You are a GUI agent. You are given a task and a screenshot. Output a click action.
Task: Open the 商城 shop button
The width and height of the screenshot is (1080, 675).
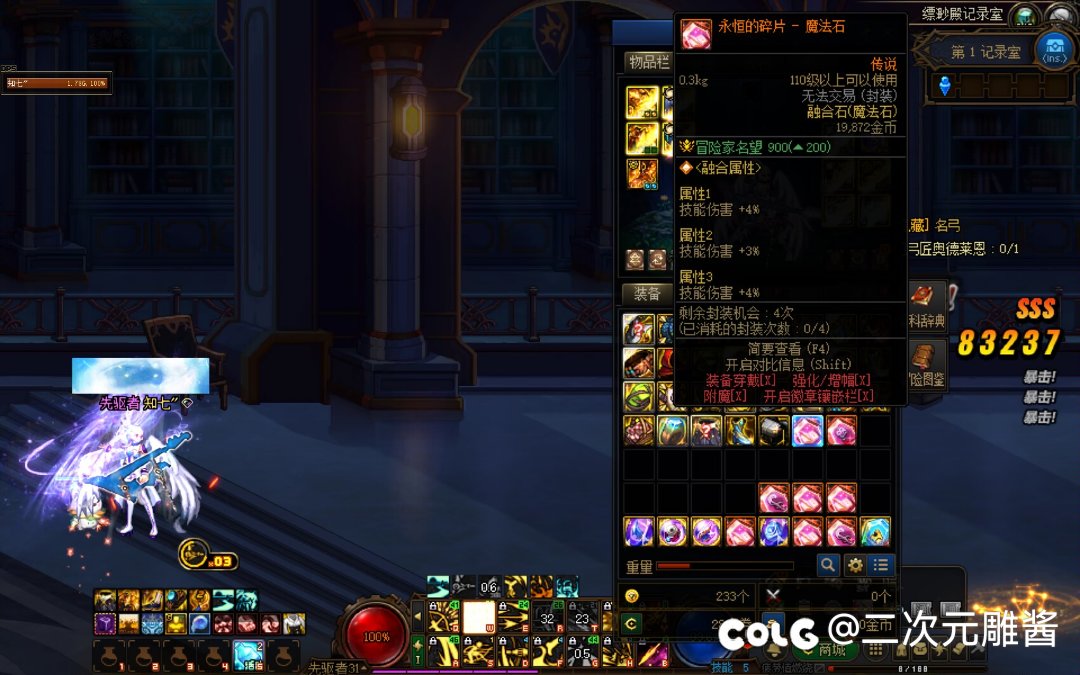832,650
